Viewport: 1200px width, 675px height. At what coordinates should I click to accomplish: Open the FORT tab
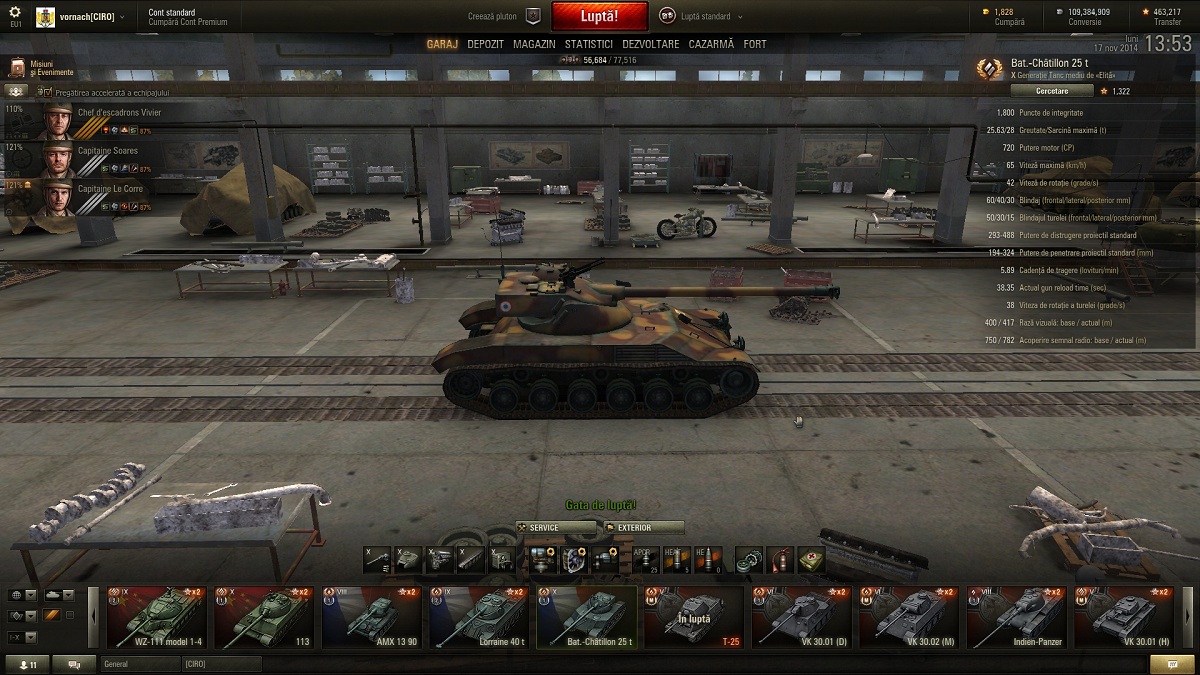tap(755, 44)
